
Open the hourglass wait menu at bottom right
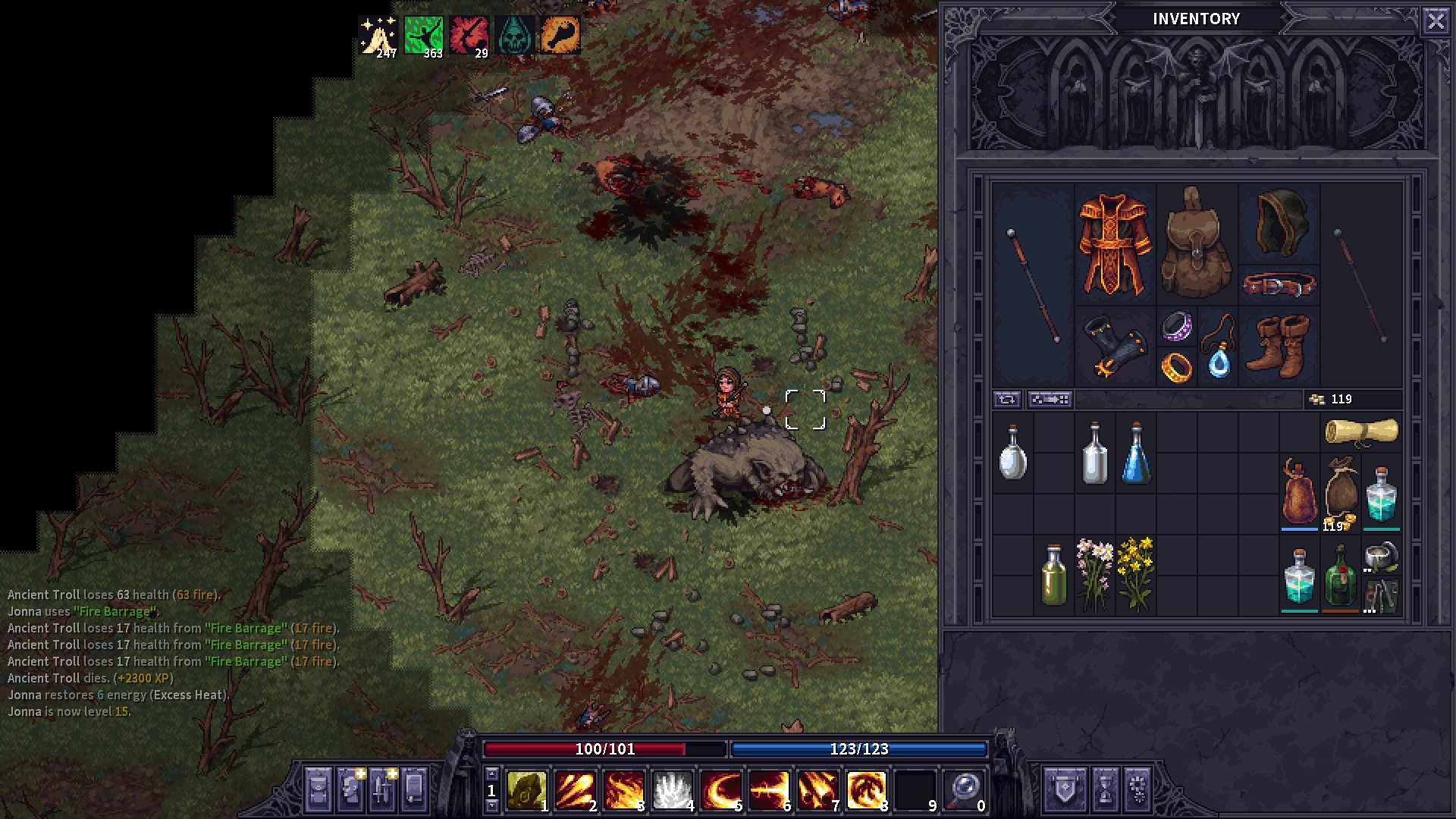[x=1106, y=790]
